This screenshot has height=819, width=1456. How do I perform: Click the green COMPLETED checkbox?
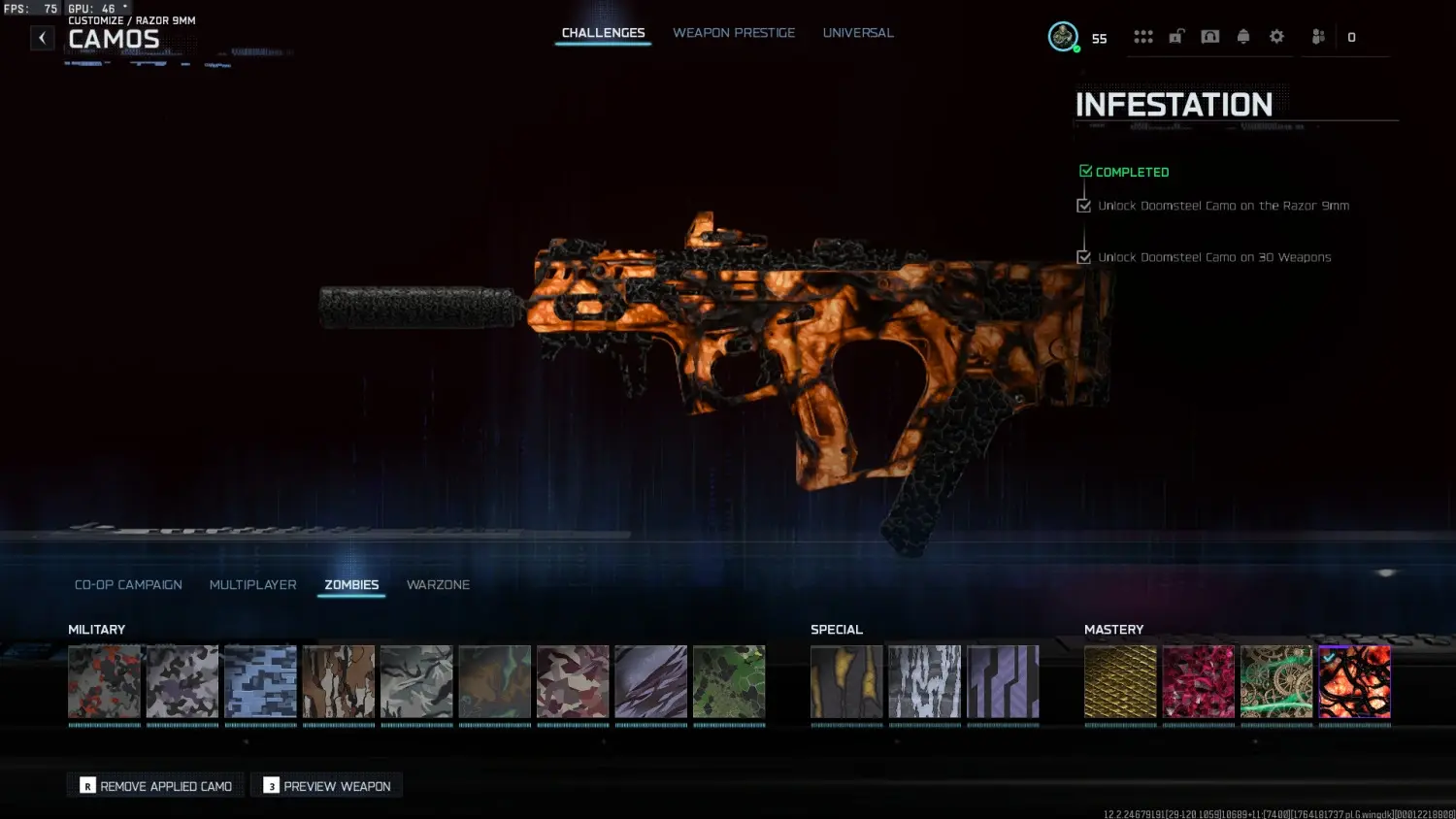point(1084,169)
